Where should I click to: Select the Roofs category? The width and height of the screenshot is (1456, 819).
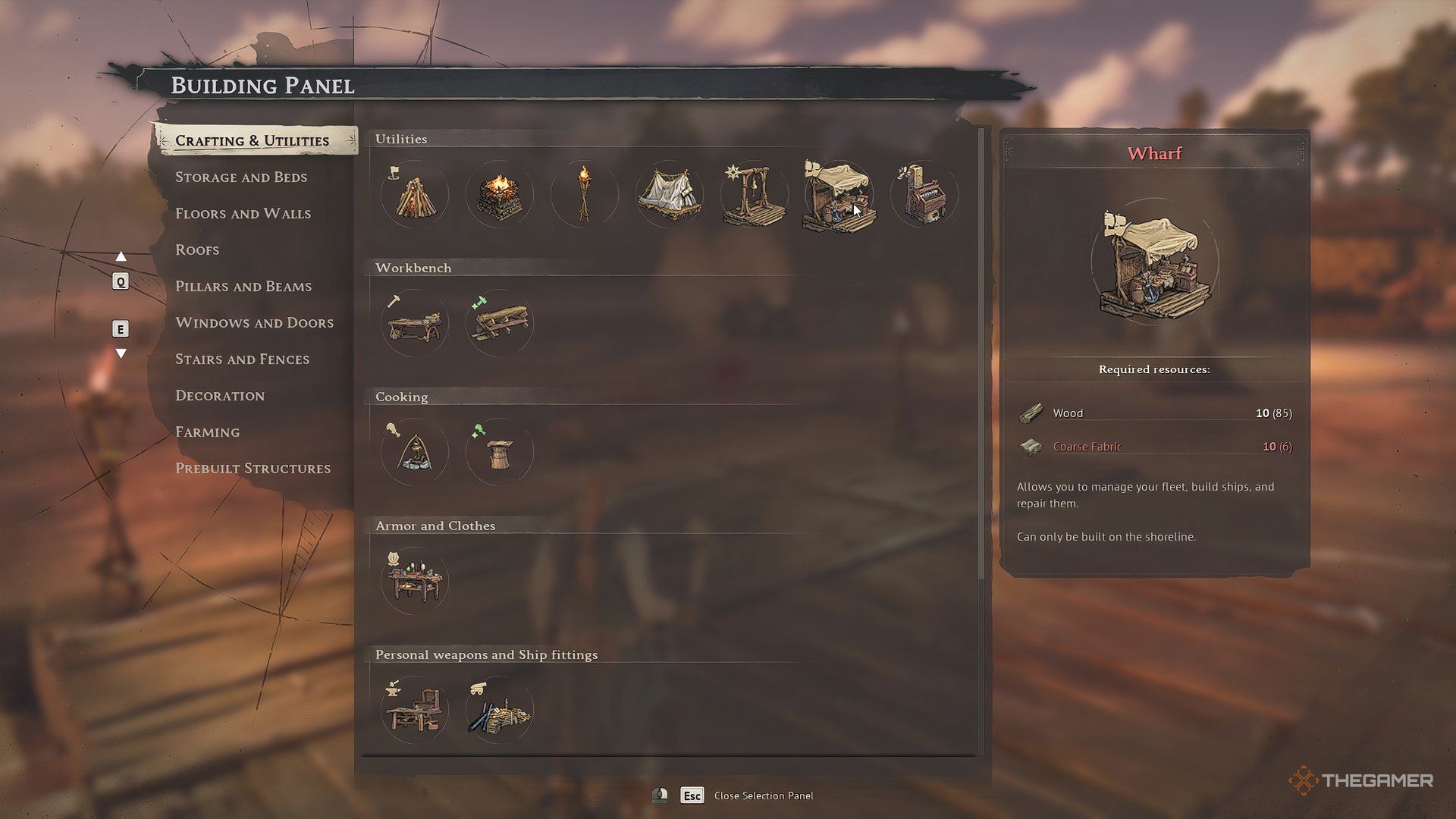(x=197, y=250)
